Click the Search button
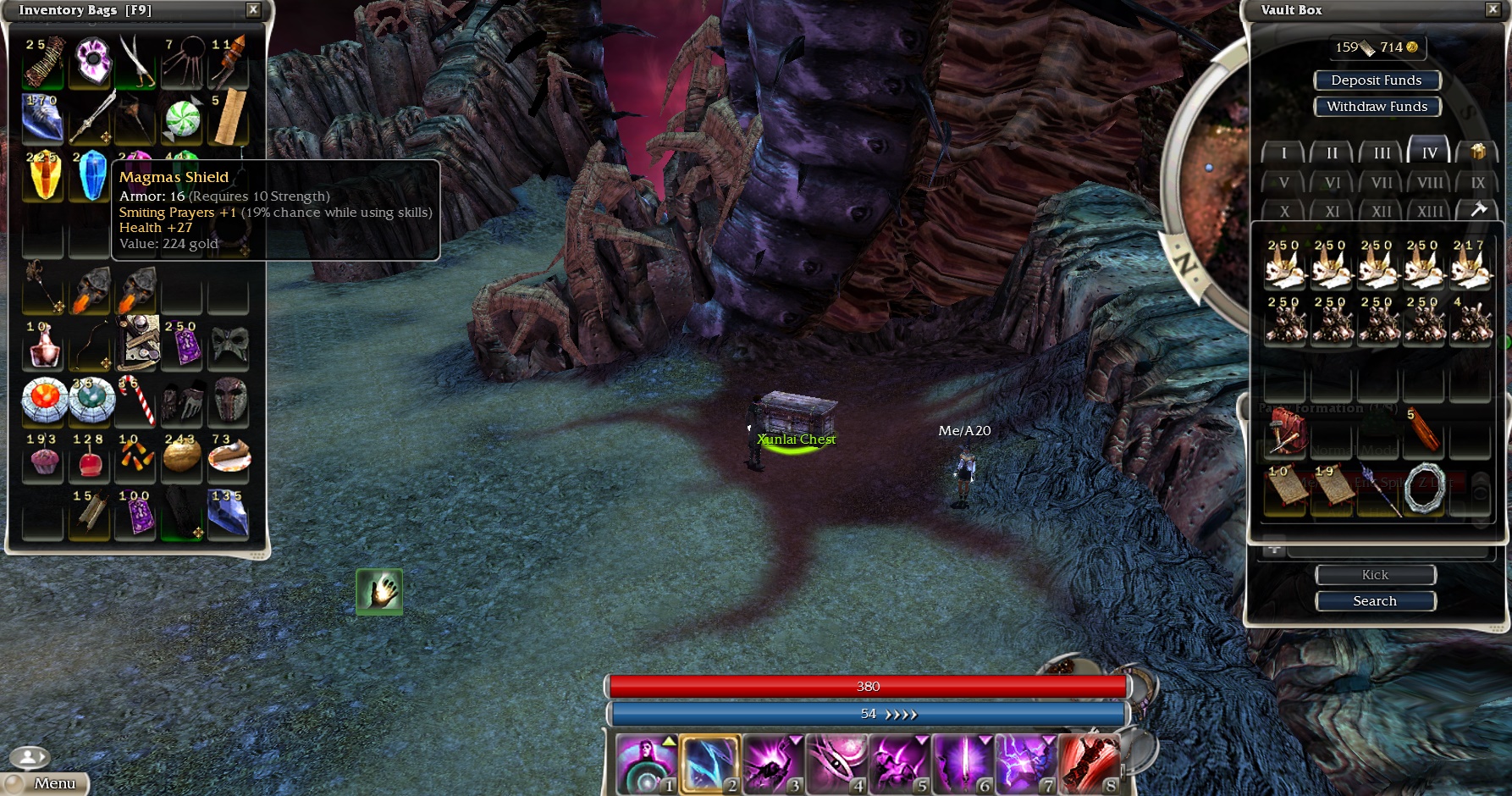The height and width of the screenshot is (796, 1512). (x=1375, y=600)
